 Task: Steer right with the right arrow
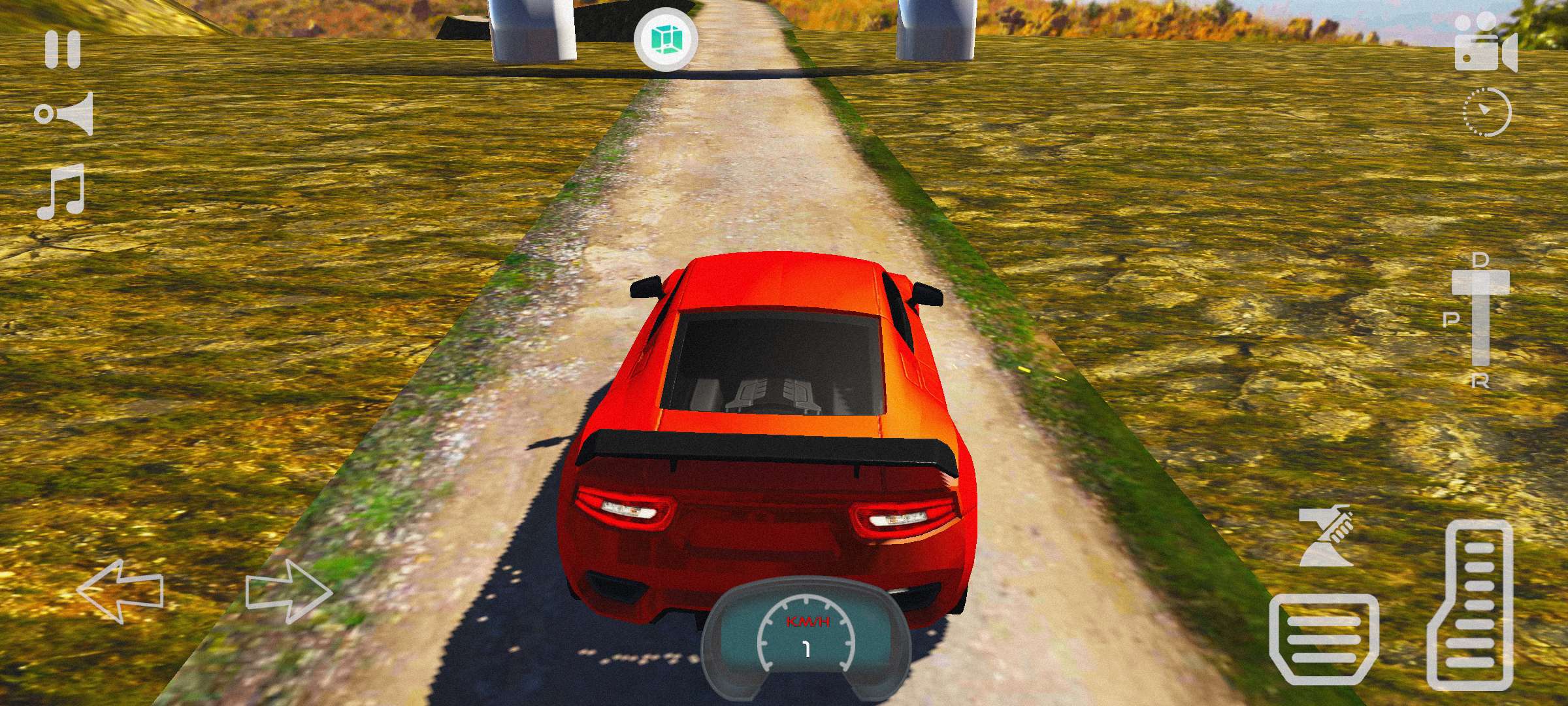click(x=289, y=592)
